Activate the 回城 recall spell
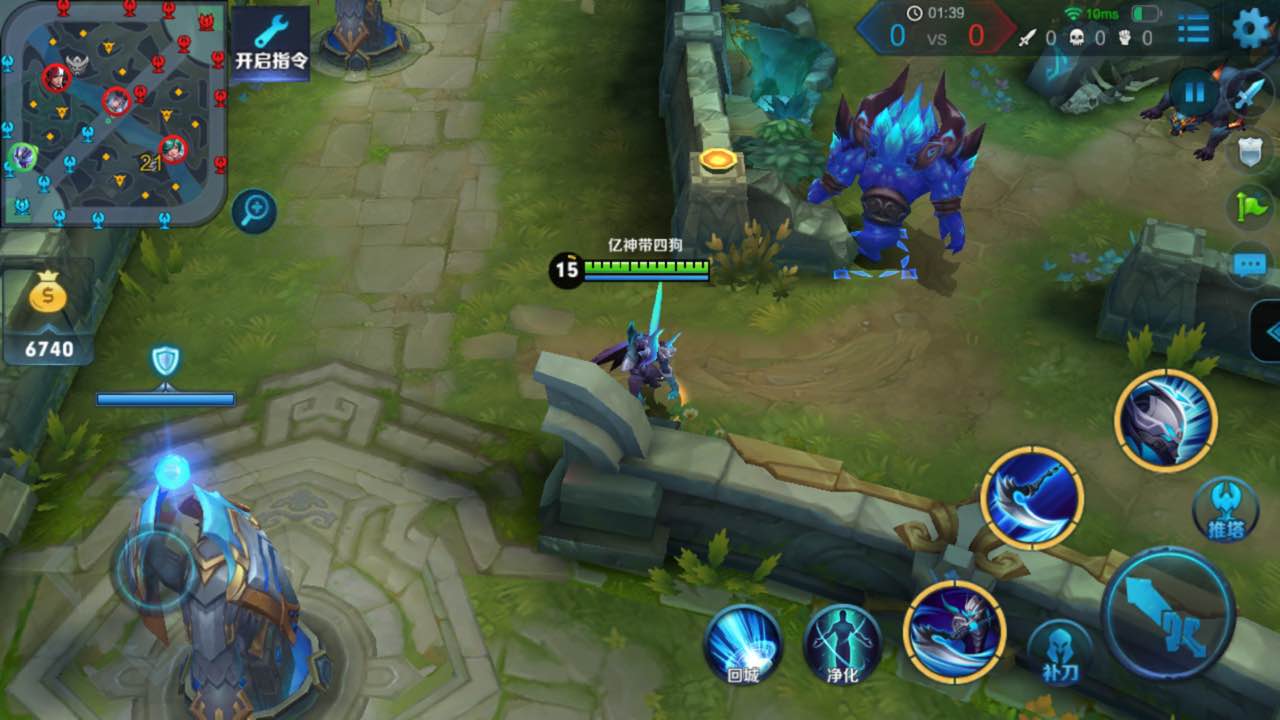 click(x=742, y=645)
